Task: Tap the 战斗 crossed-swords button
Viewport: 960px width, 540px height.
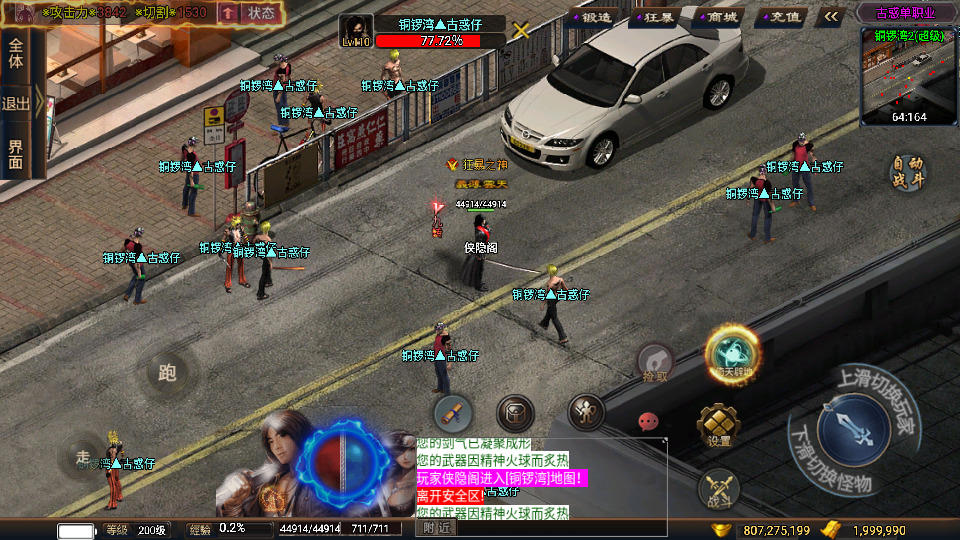Action: 718,488
